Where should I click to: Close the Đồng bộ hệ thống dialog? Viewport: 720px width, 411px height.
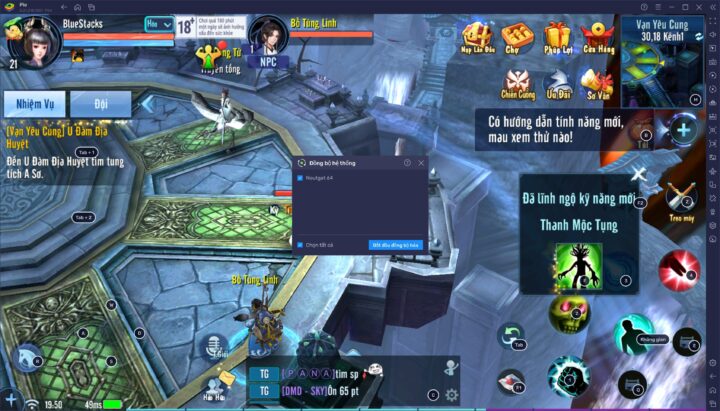click(x=421, y=162)
